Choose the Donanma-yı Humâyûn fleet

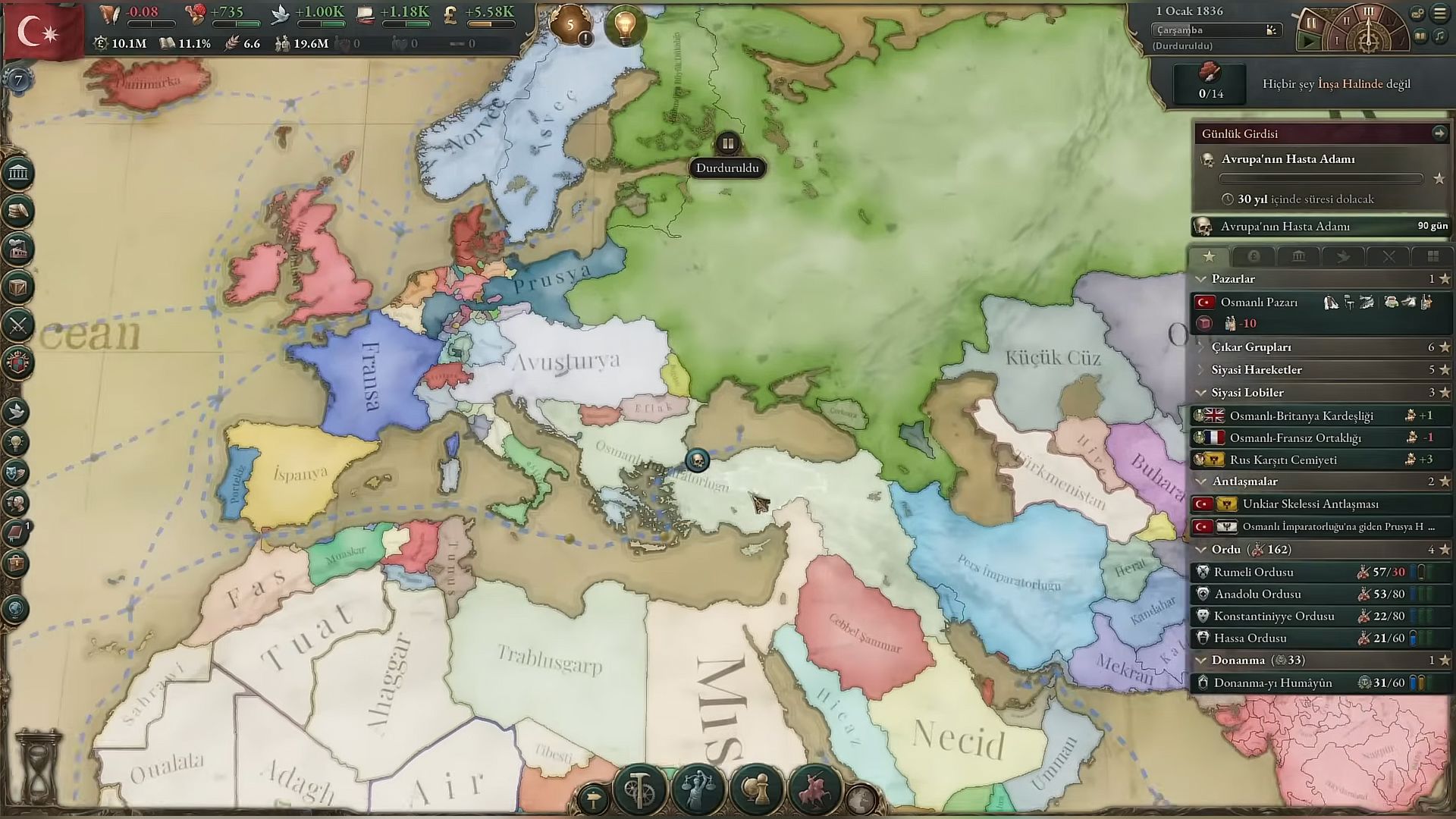click(1272, 682)
